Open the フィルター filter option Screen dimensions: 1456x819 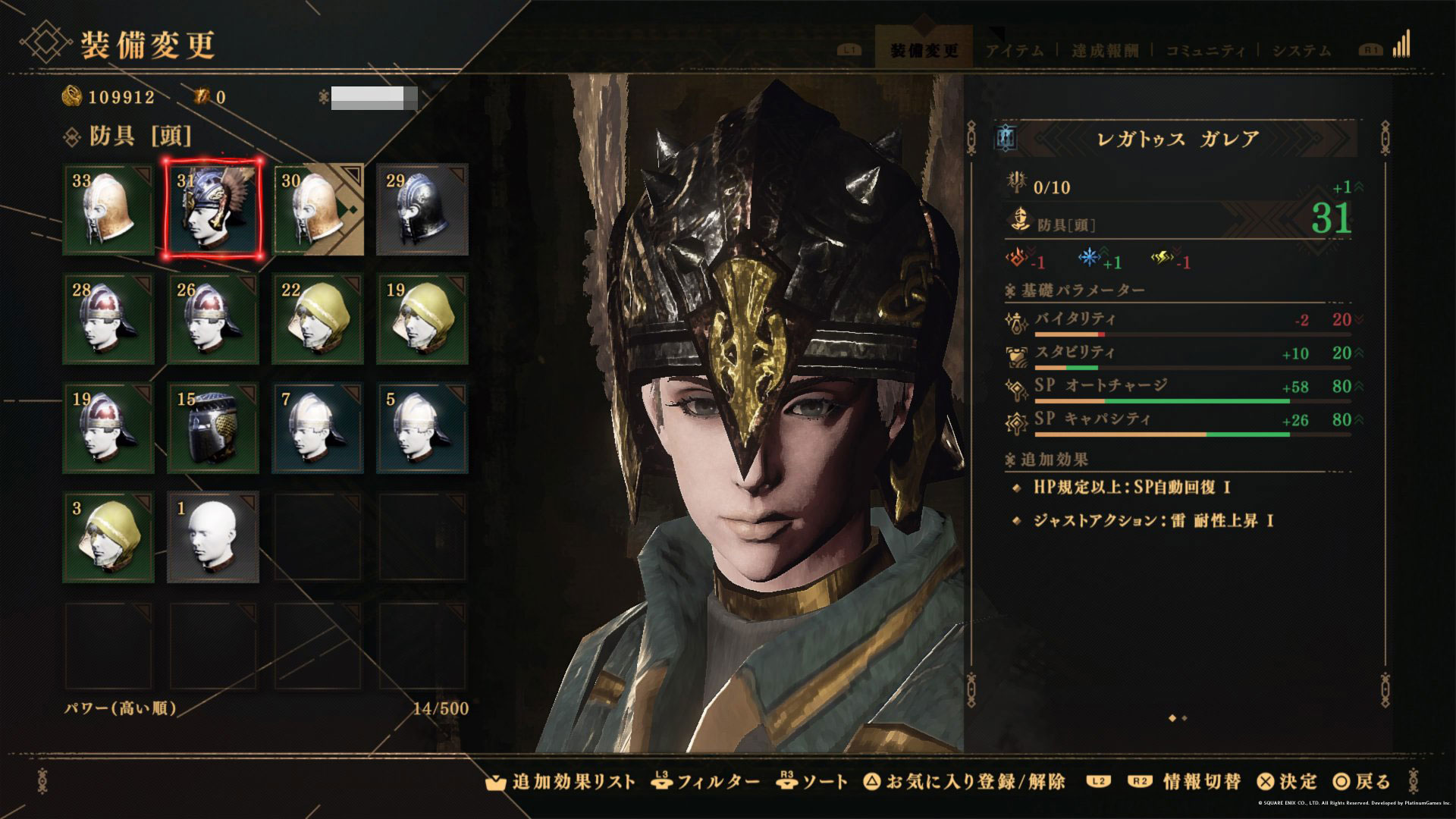coord(706,782)
